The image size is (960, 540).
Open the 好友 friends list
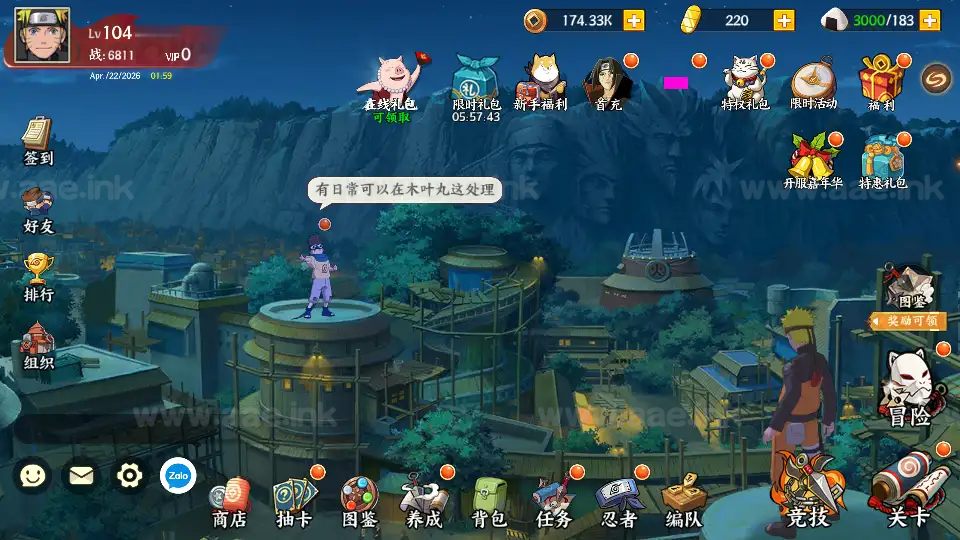[x=38, y=209]
